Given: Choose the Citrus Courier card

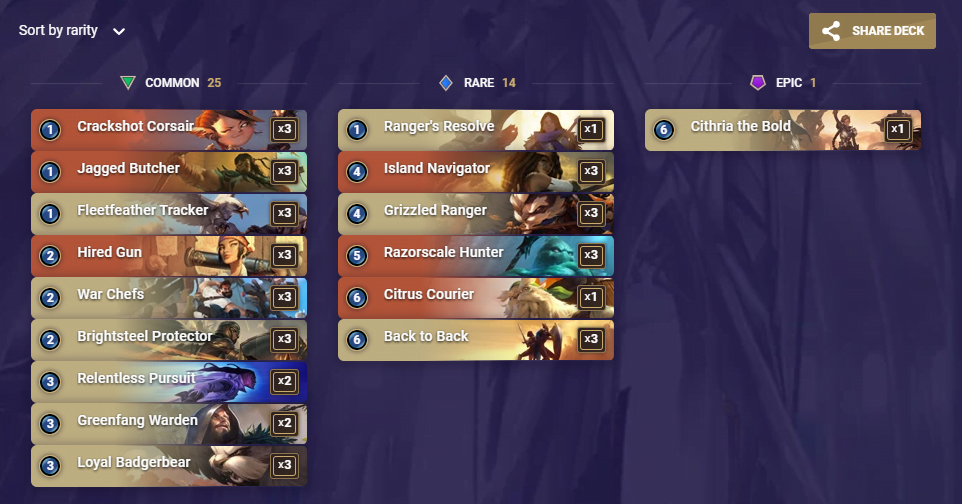Looking at the screenshot, I should pyautogui.click(x=476, y=297).
